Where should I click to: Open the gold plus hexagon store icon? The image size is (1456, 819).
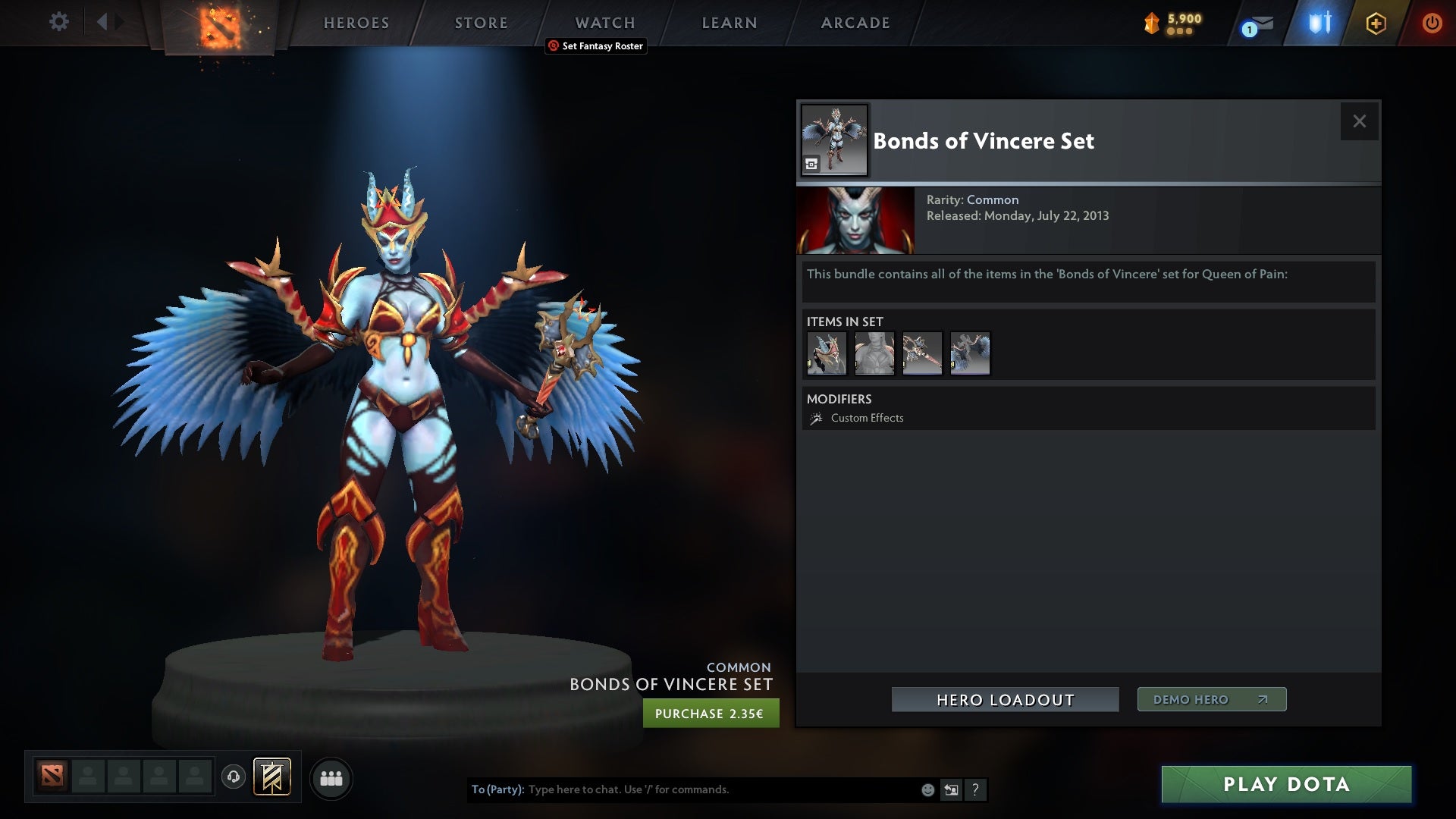[1375, 23]
